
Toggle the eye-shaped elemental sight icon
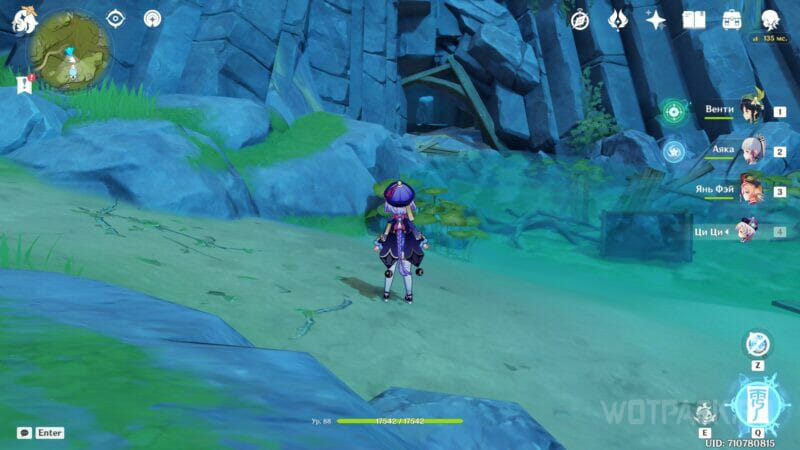tap(115, 19)
